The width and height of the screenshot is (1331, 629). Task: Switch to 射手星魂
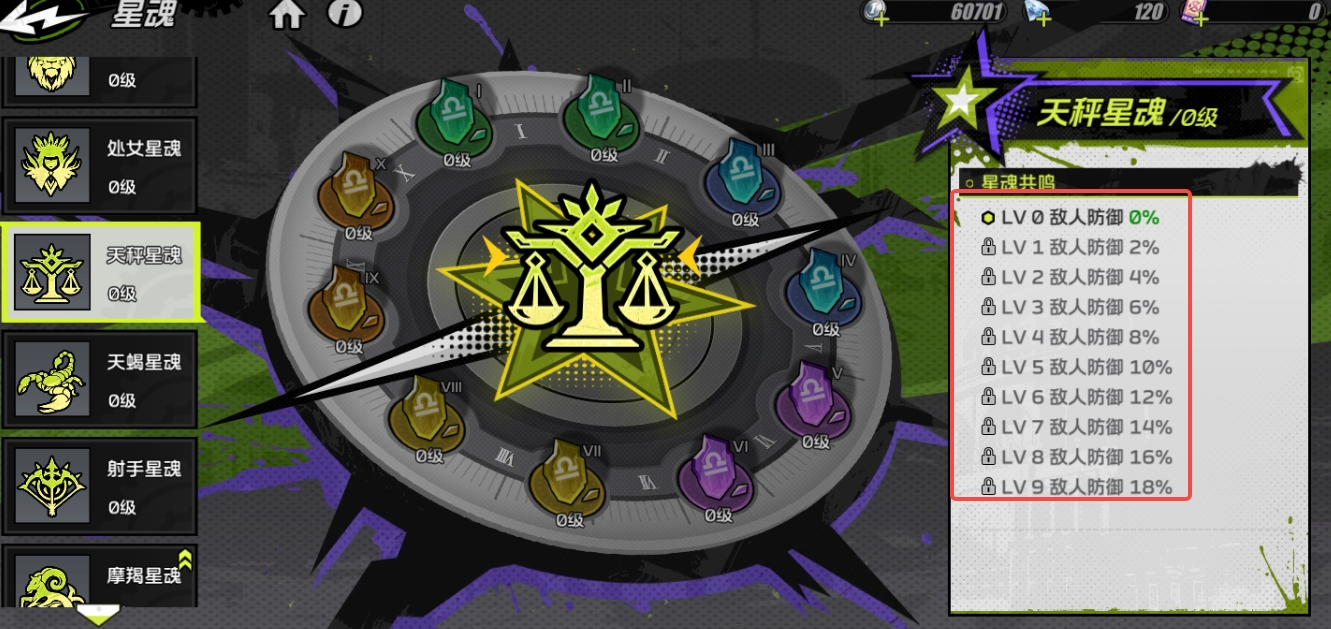pyautogui.click(x=99, y=487)
